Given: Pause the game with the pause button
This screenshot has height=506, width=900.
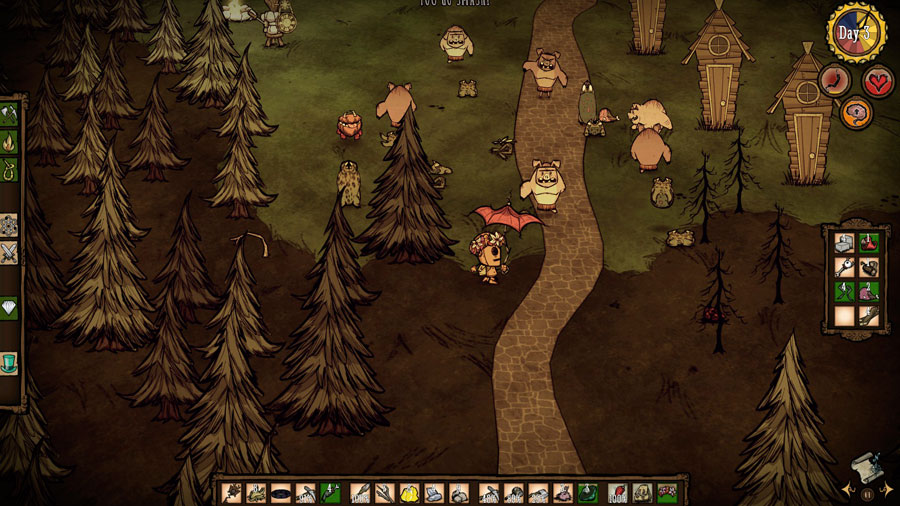Looking at the screenshot, I should tap(866, 493).
